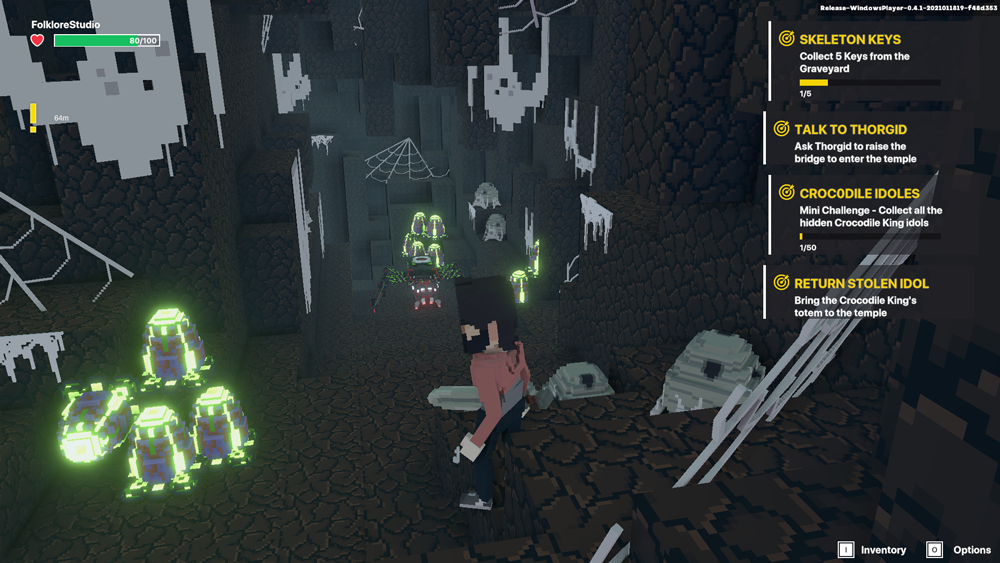This screenshot has width=1000, height=563.
Task: Select the Skeleton Keys quest entry
Action: point(849,40)
